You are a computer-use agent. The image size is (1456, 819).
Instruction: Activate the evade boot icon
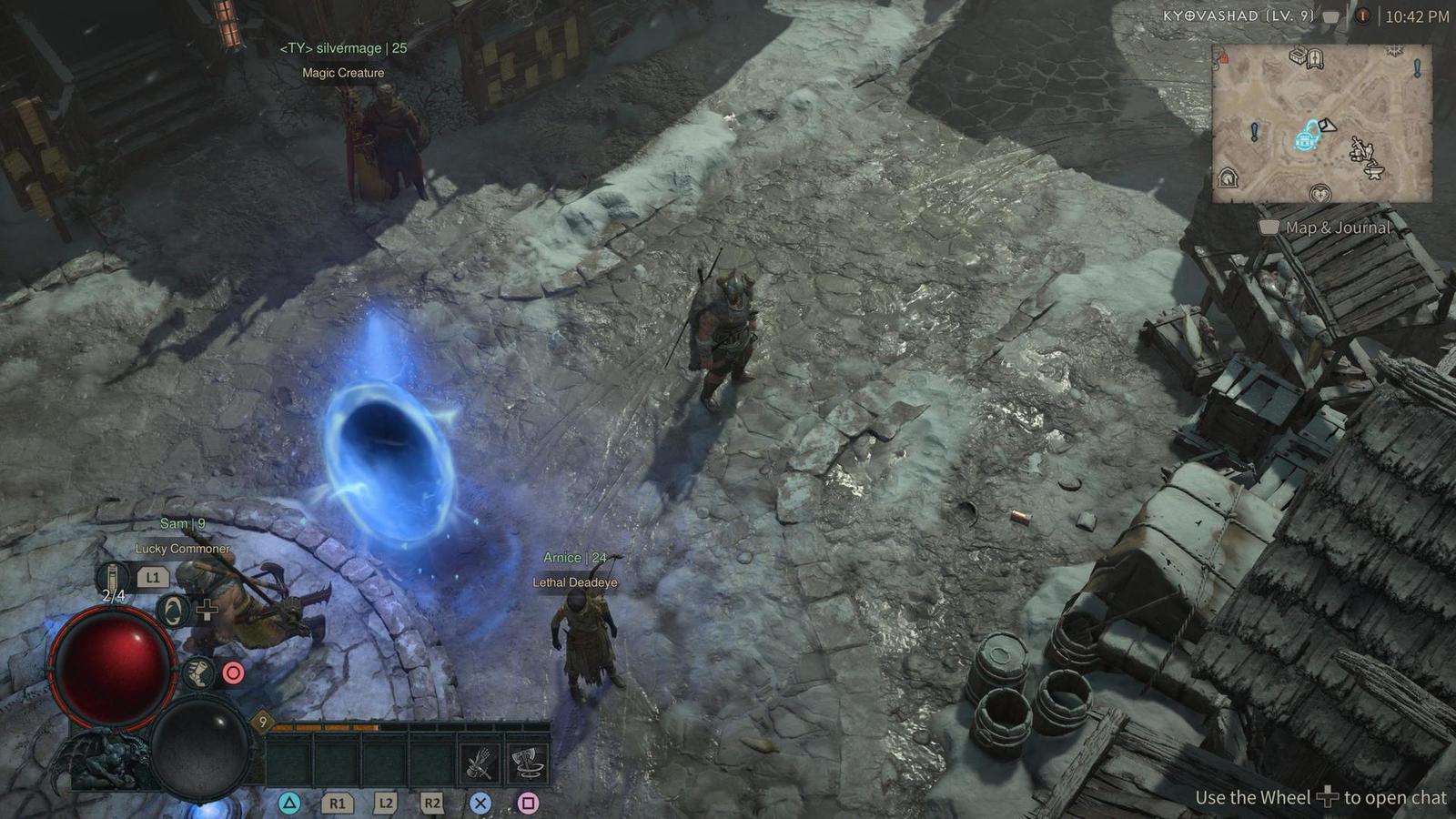coord(197,673)
